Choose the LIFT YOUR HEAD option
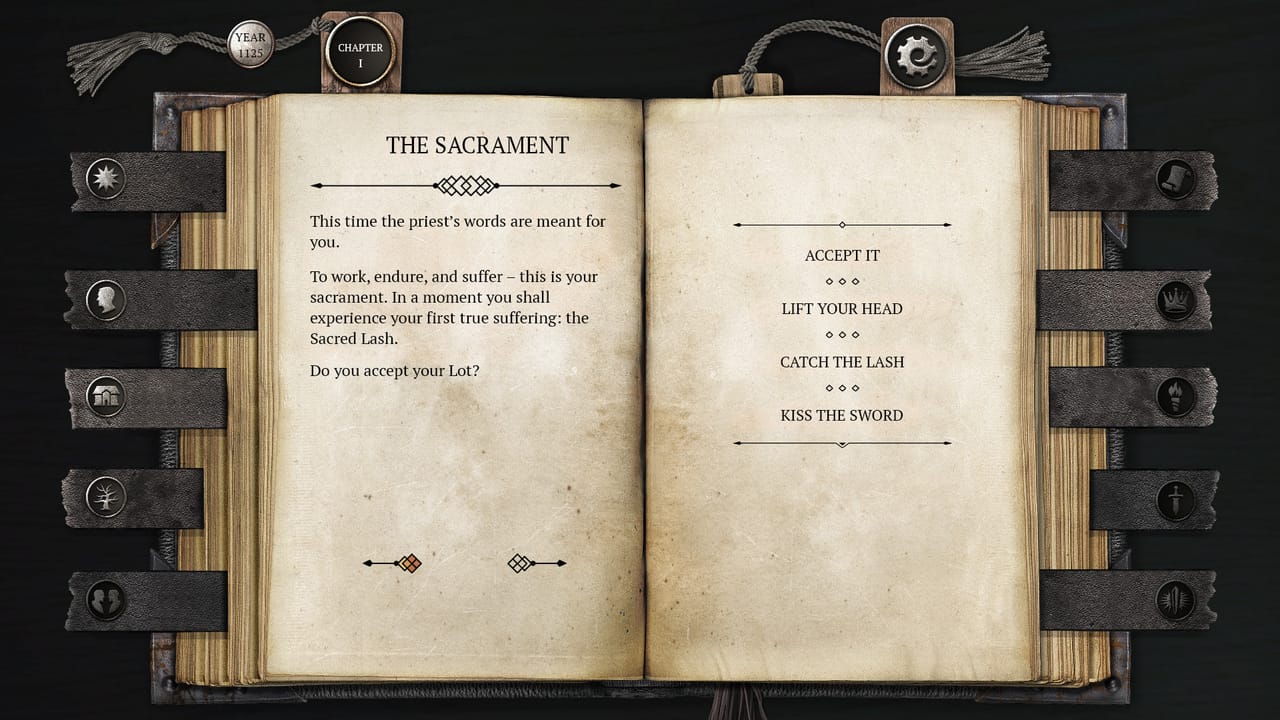The height and width of the screenshot is (720, 1280). (842, 309)
